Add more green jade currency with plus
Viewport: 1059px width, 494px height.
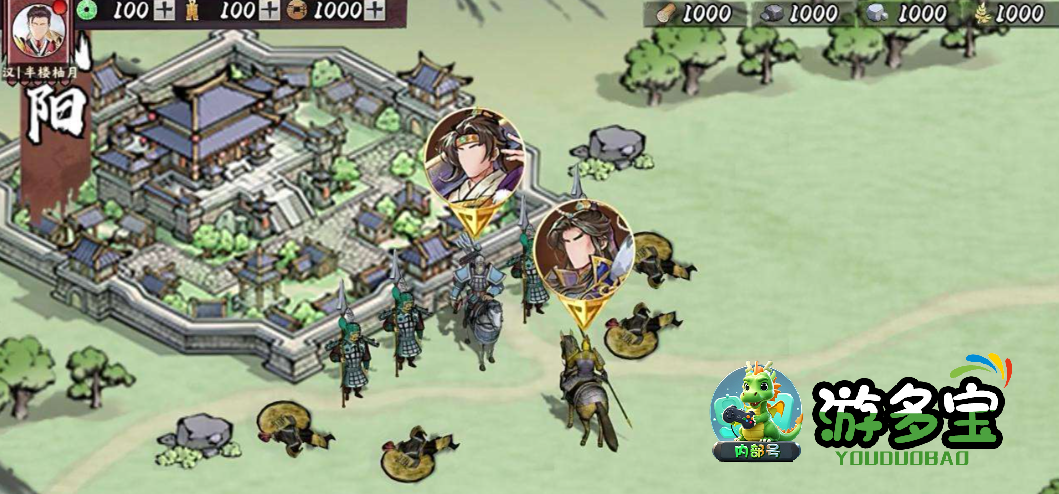[164, 11]
